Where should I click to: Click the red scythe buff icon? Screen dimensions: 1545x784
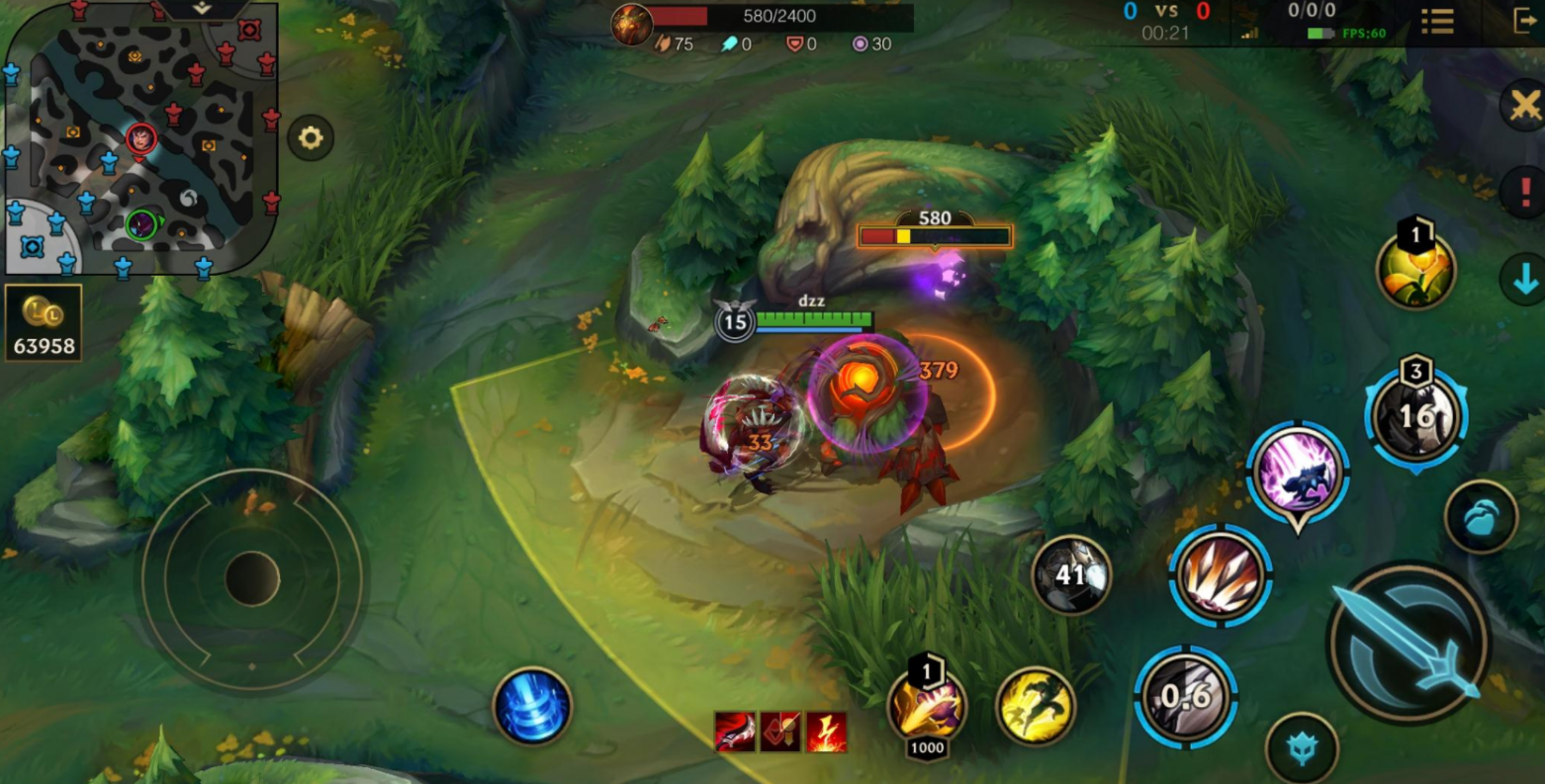tap(735, 732)
